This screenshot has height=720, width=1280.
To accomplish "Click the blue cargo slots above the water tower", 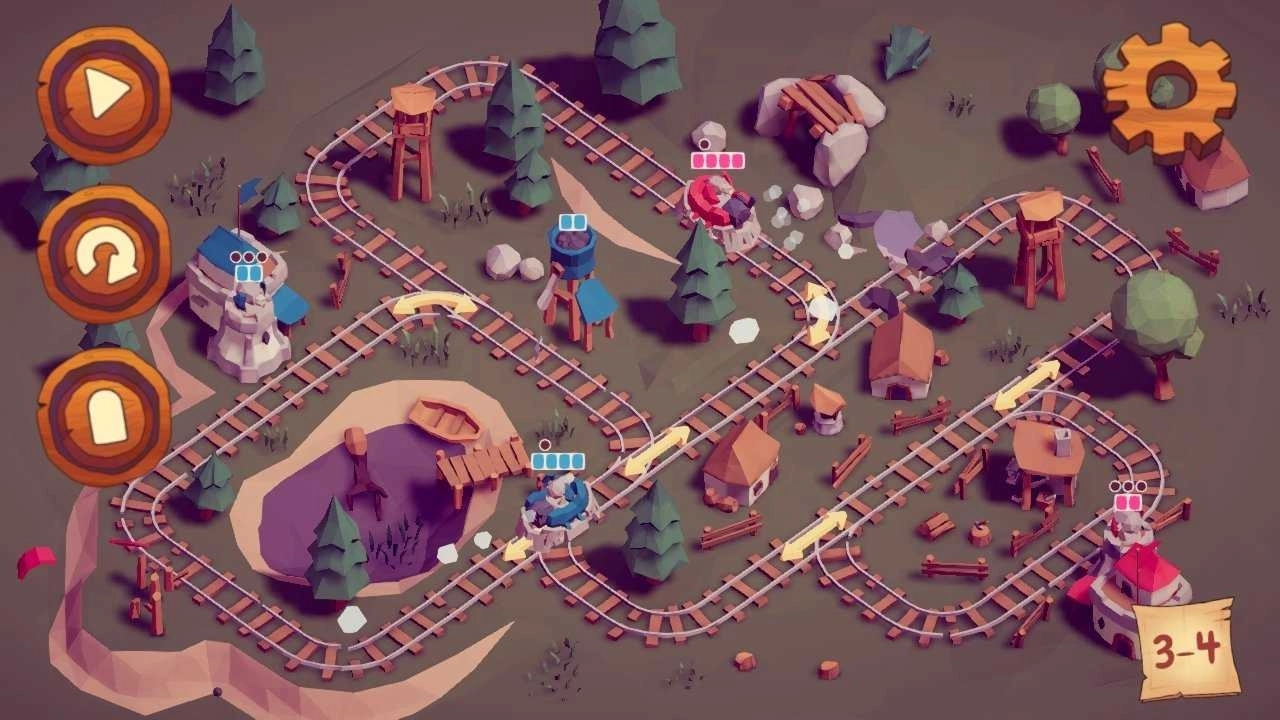I will [571, 221].
